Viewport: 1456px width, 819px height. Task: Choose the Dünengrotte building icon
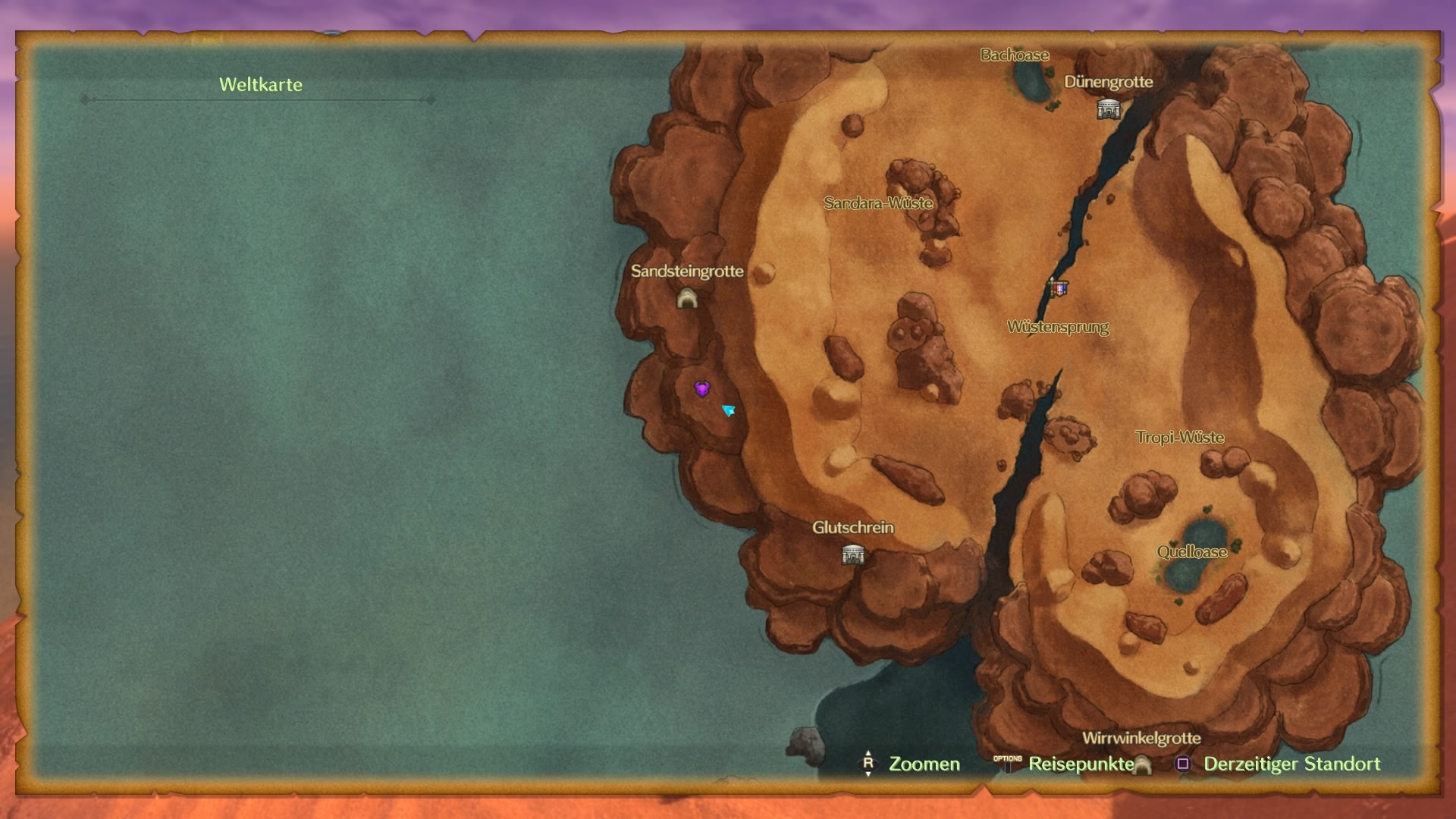(x=1109, y=110)
